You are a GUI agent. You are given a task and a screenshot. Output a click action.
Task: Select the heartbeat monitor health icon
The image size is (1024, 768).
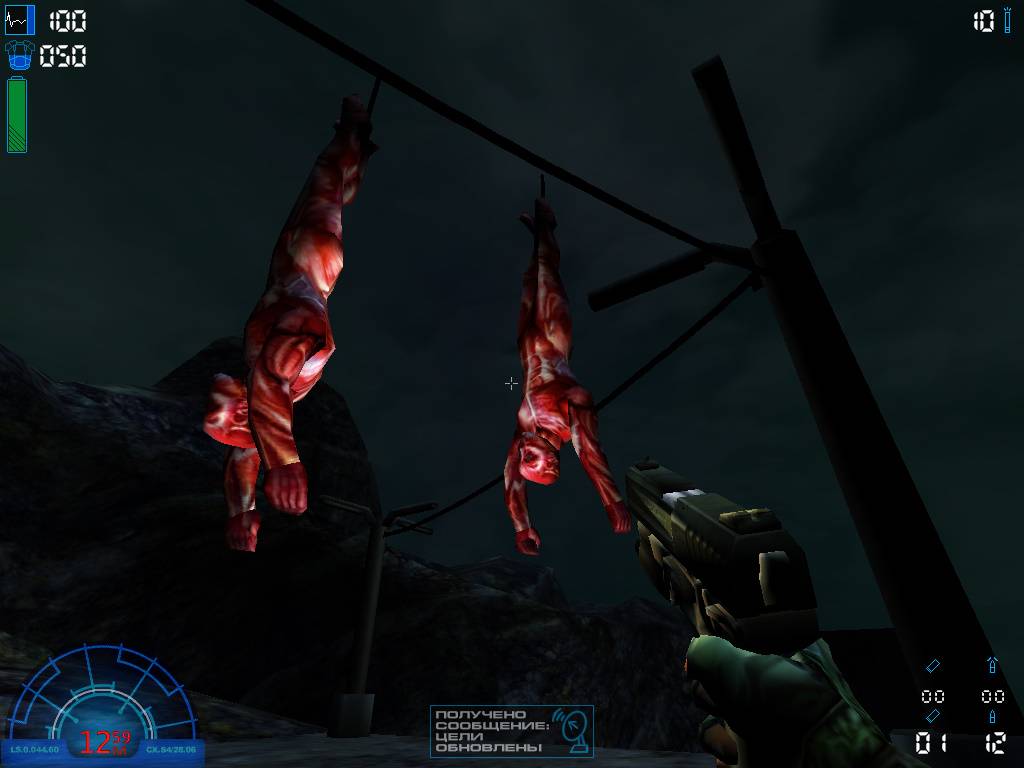[20, 20]
